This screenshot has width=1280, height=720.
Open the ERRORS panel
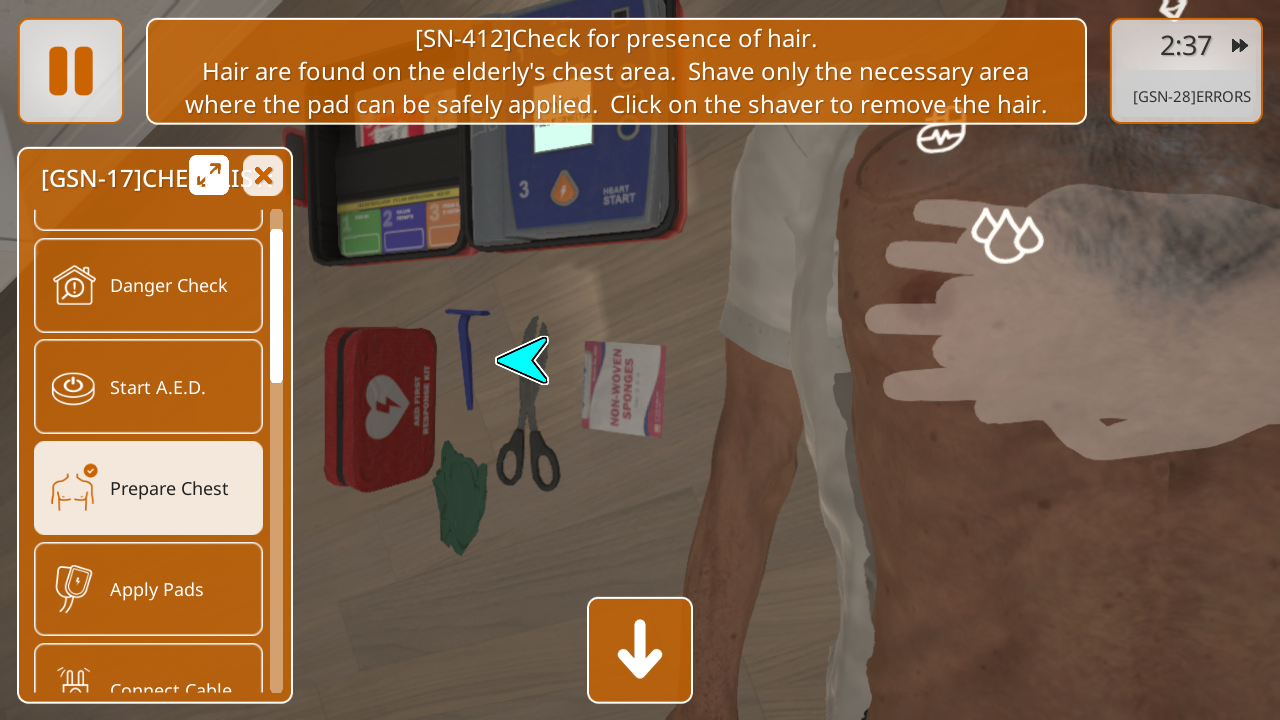point(1190,97)
